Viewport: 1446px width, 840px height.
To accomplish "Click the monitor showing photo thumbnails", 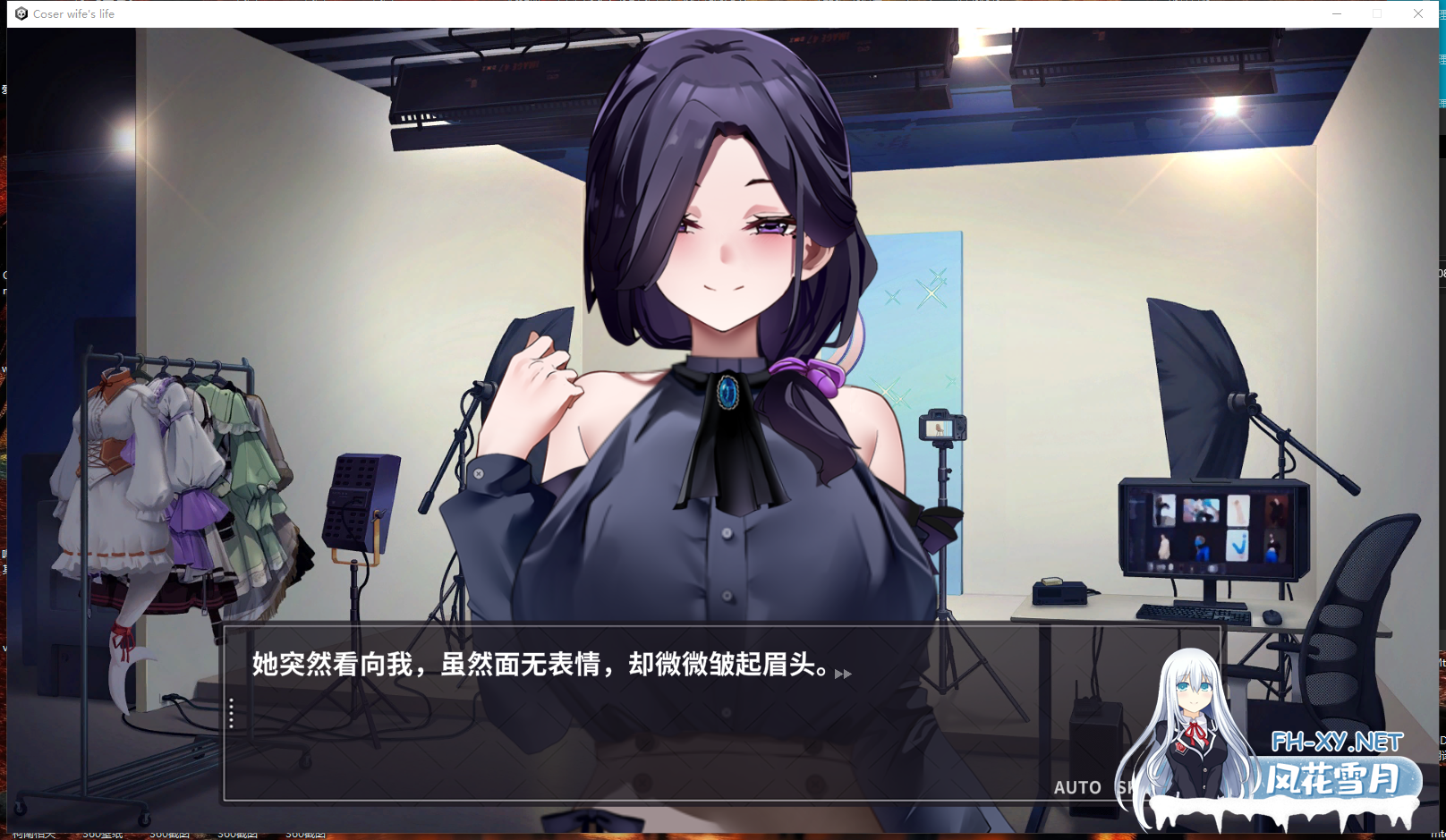I will (1212, 528).
